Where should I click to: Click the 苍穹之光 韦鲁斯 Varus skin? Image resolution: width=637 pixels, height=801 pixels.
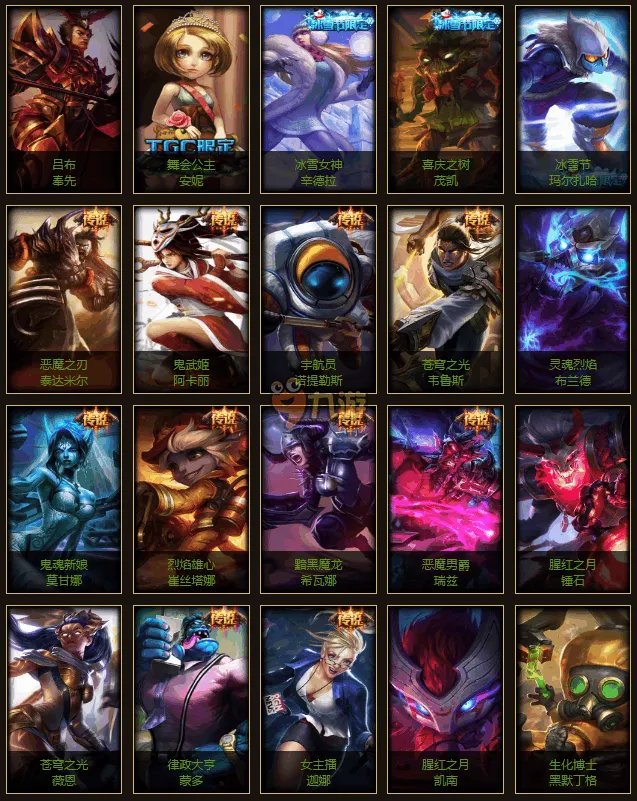(x=446, y=298)
